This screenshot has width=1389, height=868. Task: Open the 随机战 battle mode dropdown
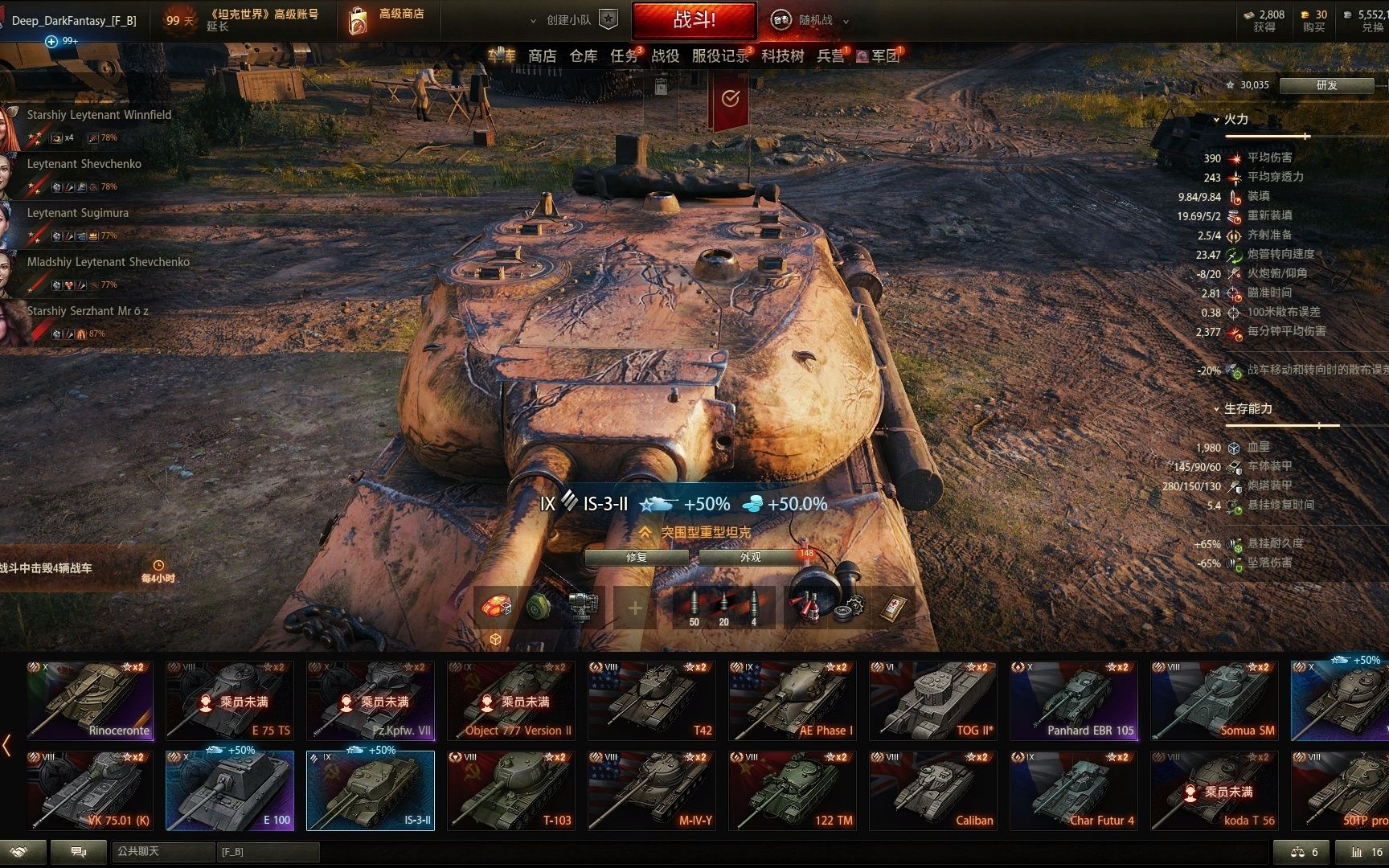(815, 20)
